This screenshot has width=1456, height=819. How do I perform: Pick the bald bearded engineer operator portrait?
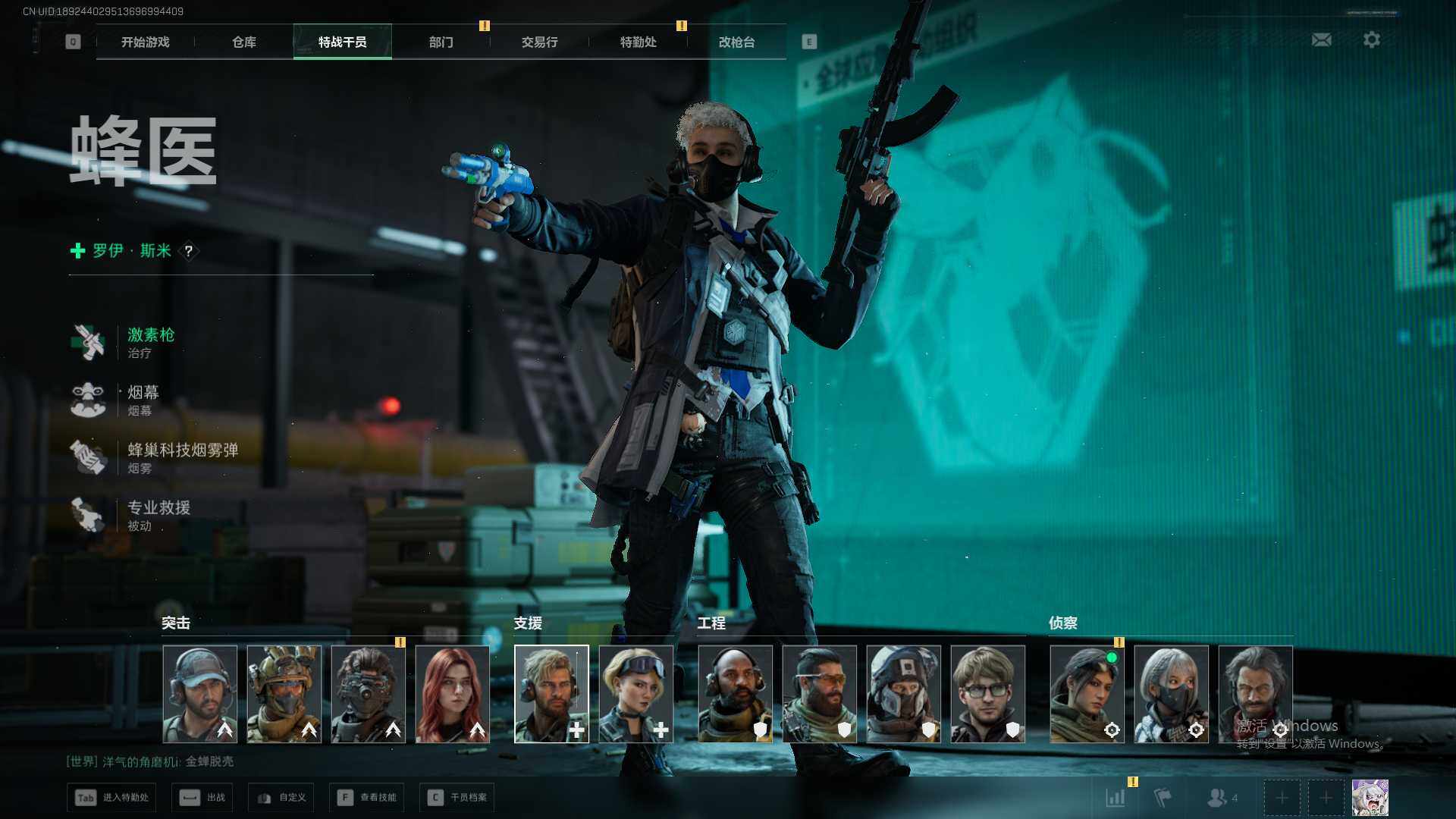point(736,694)
